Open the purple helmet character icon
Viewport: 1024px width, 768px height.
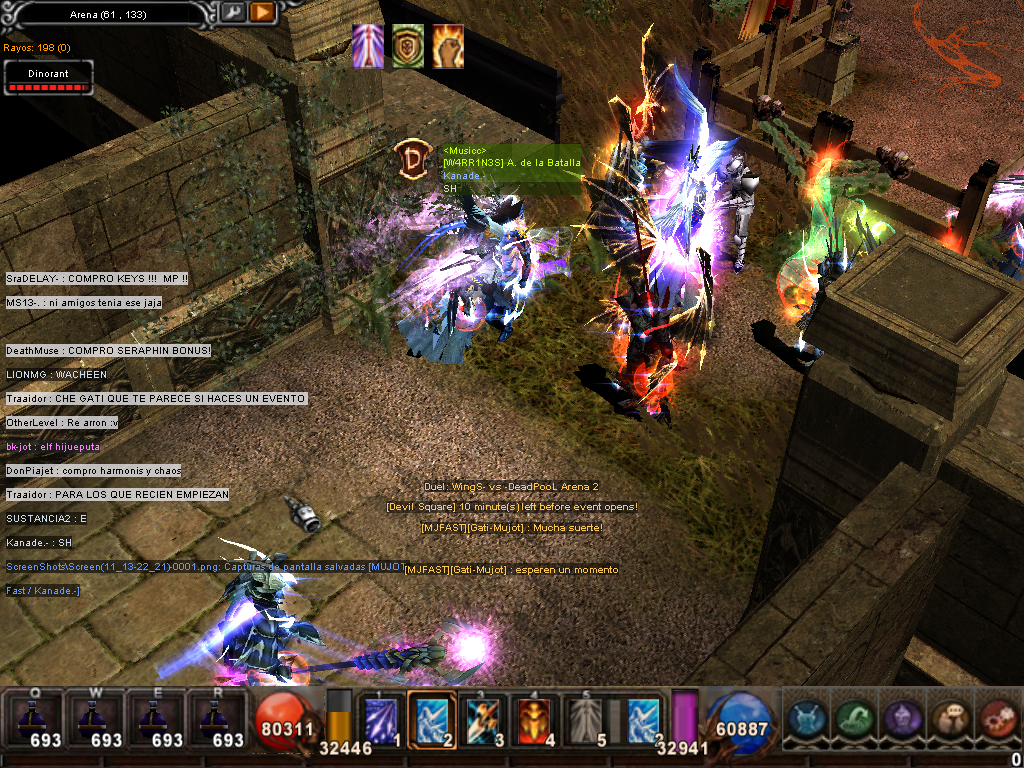click(x=900, y=719)
